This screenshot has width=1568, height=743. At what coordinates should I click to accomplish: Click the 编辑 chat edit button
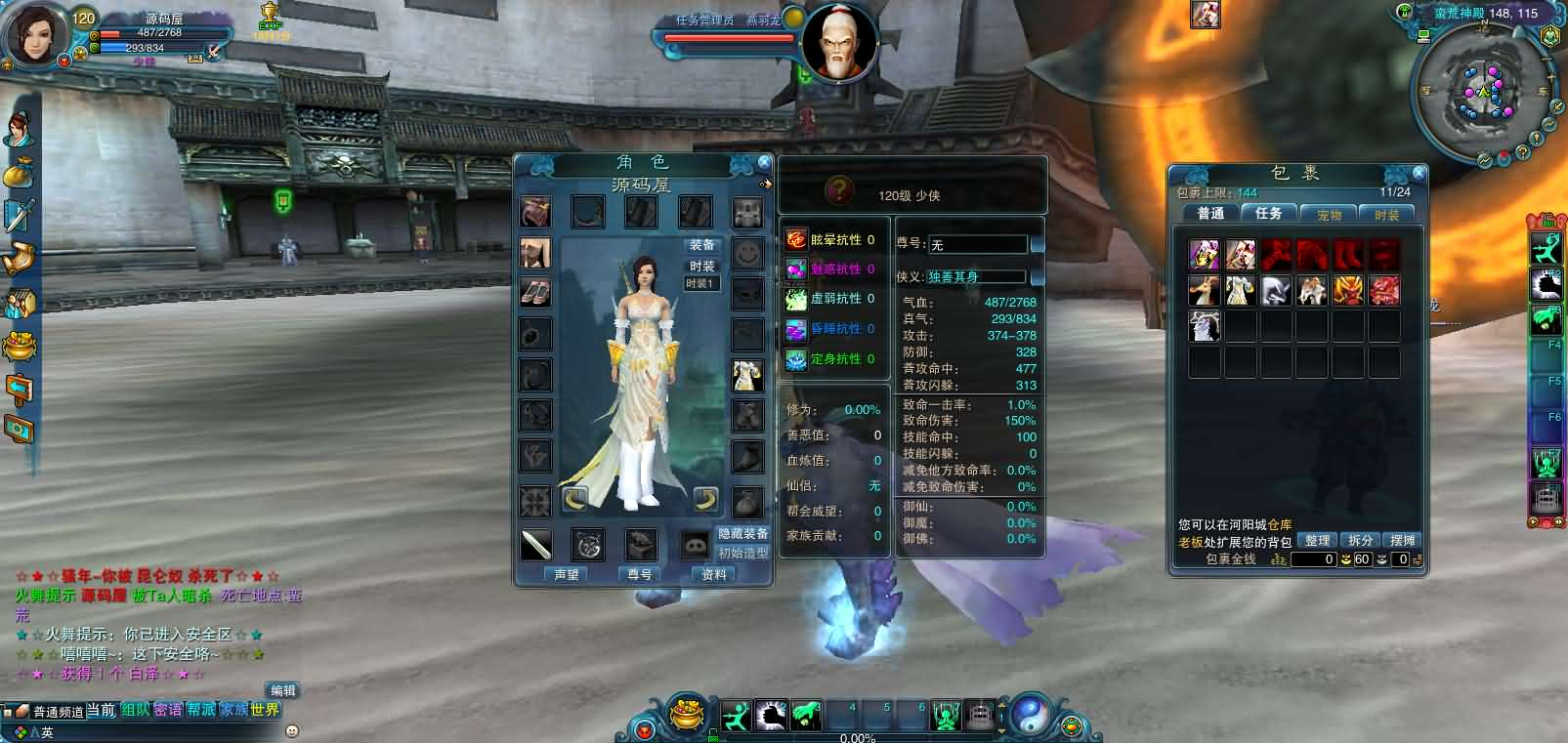283,690
